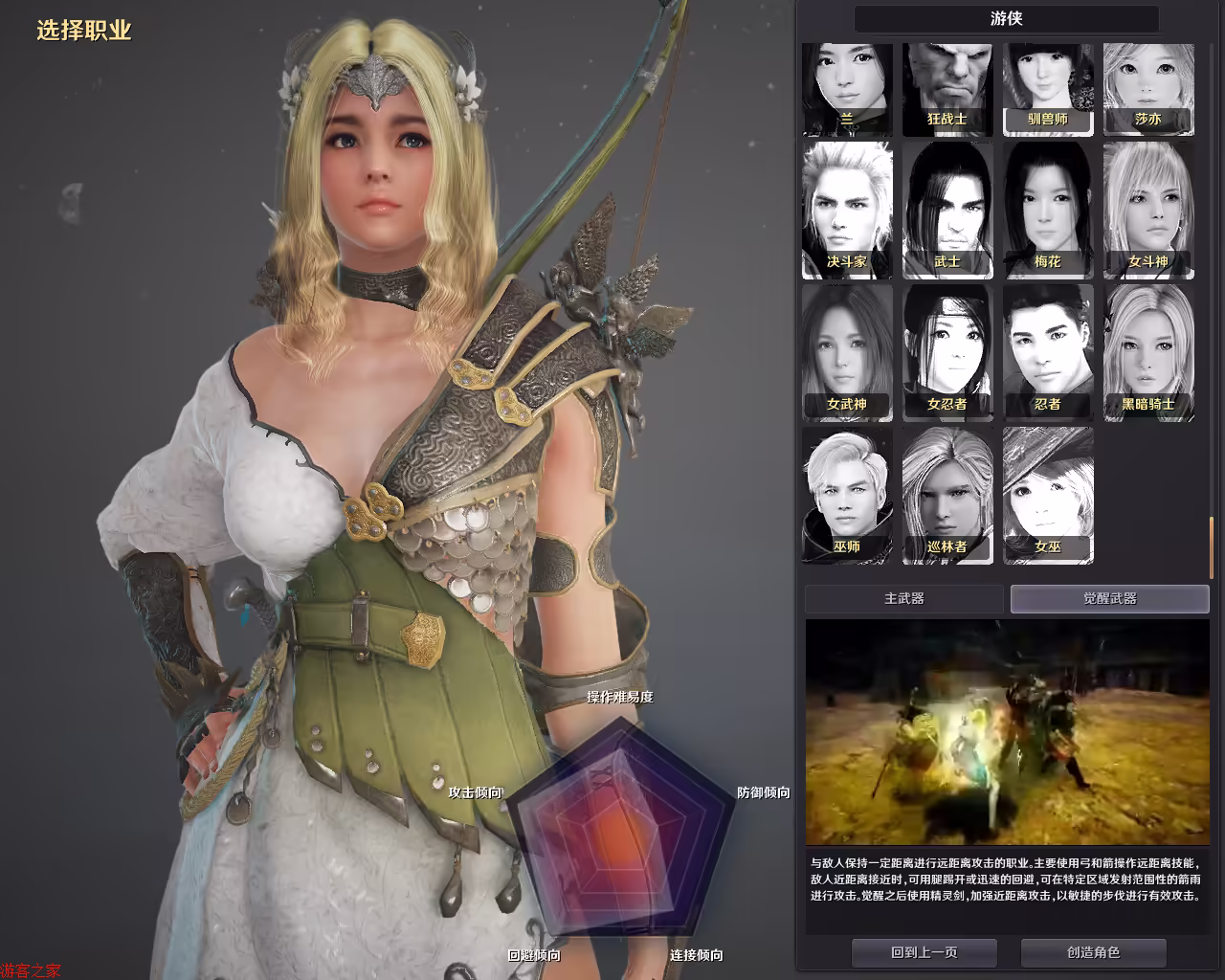Image resolution: width=1225 pixels, height=980 pixels.
Task: Select the 女武神 class portrait
Action: [847, 352]
